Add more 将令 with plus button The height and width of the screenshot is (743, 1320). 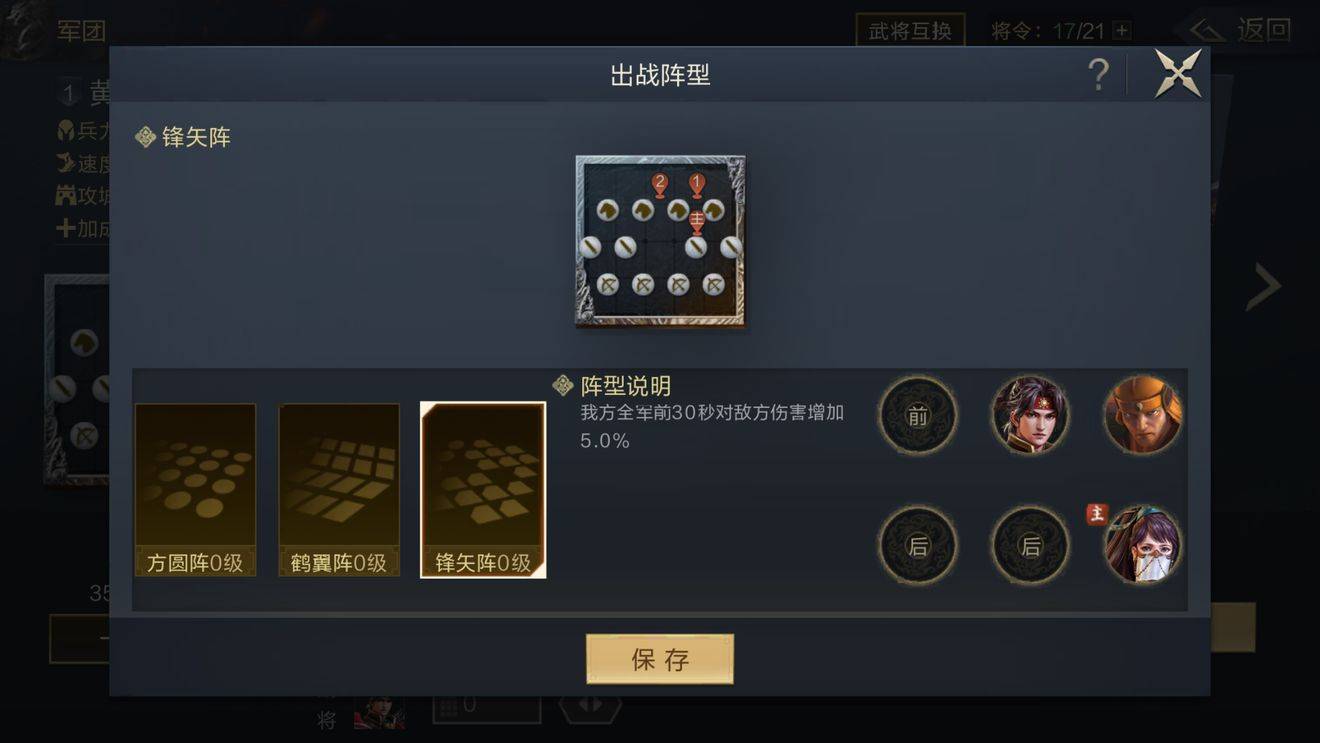point(1122,31)
